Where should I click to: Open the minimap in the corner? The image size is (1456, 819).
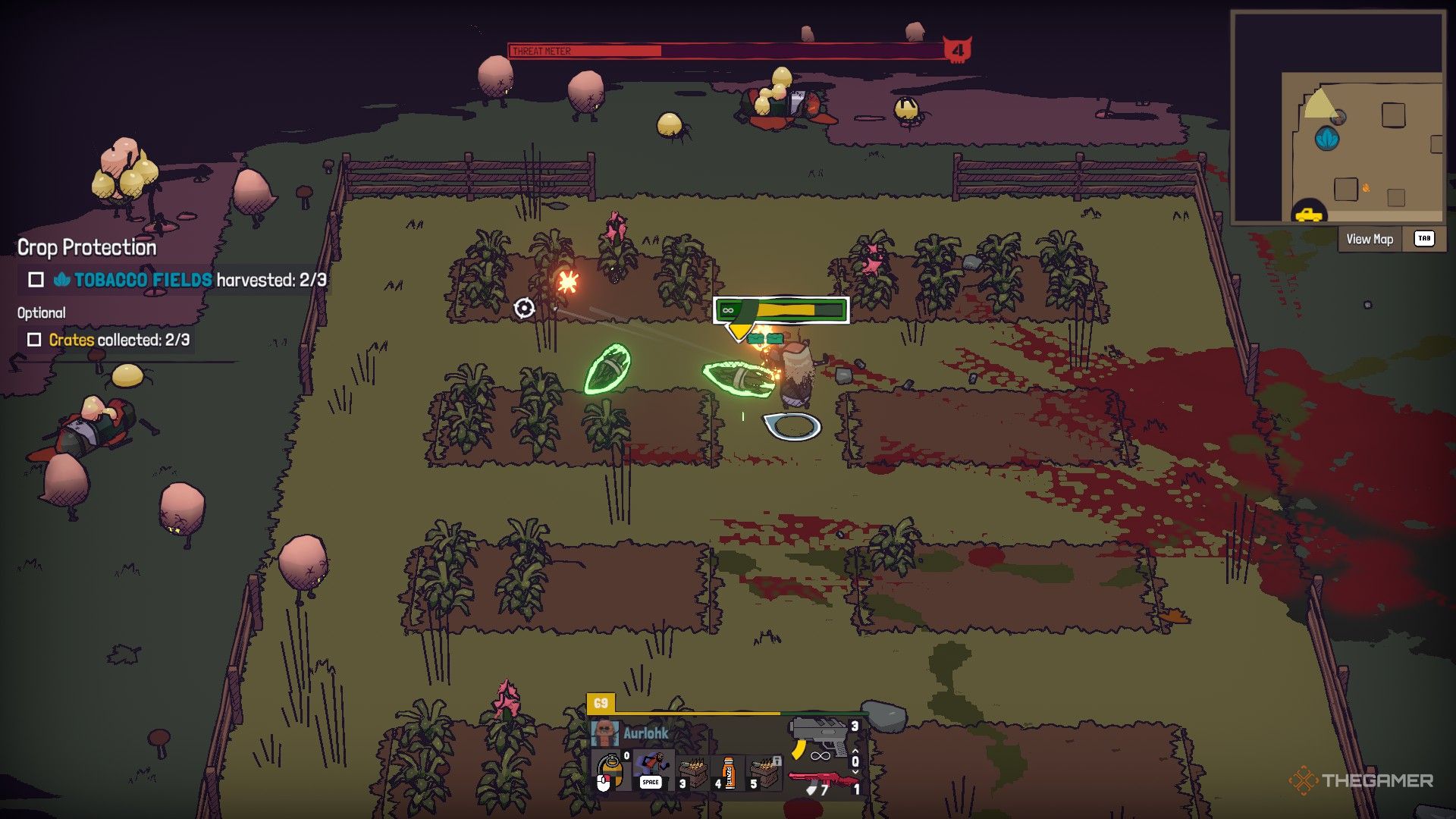[x=1338, y=118]
